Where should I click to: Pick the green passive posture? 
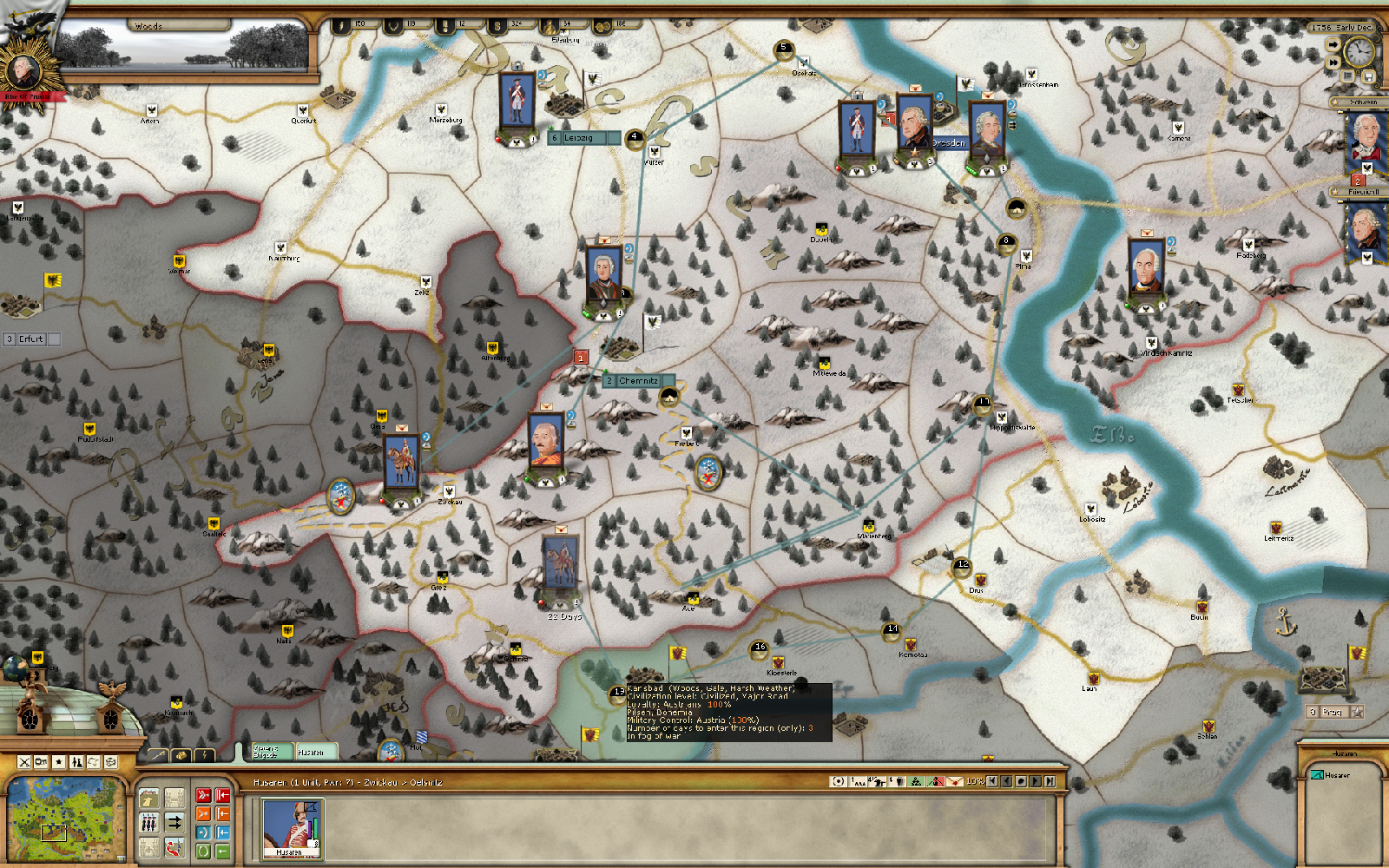[x=203, y=851]
